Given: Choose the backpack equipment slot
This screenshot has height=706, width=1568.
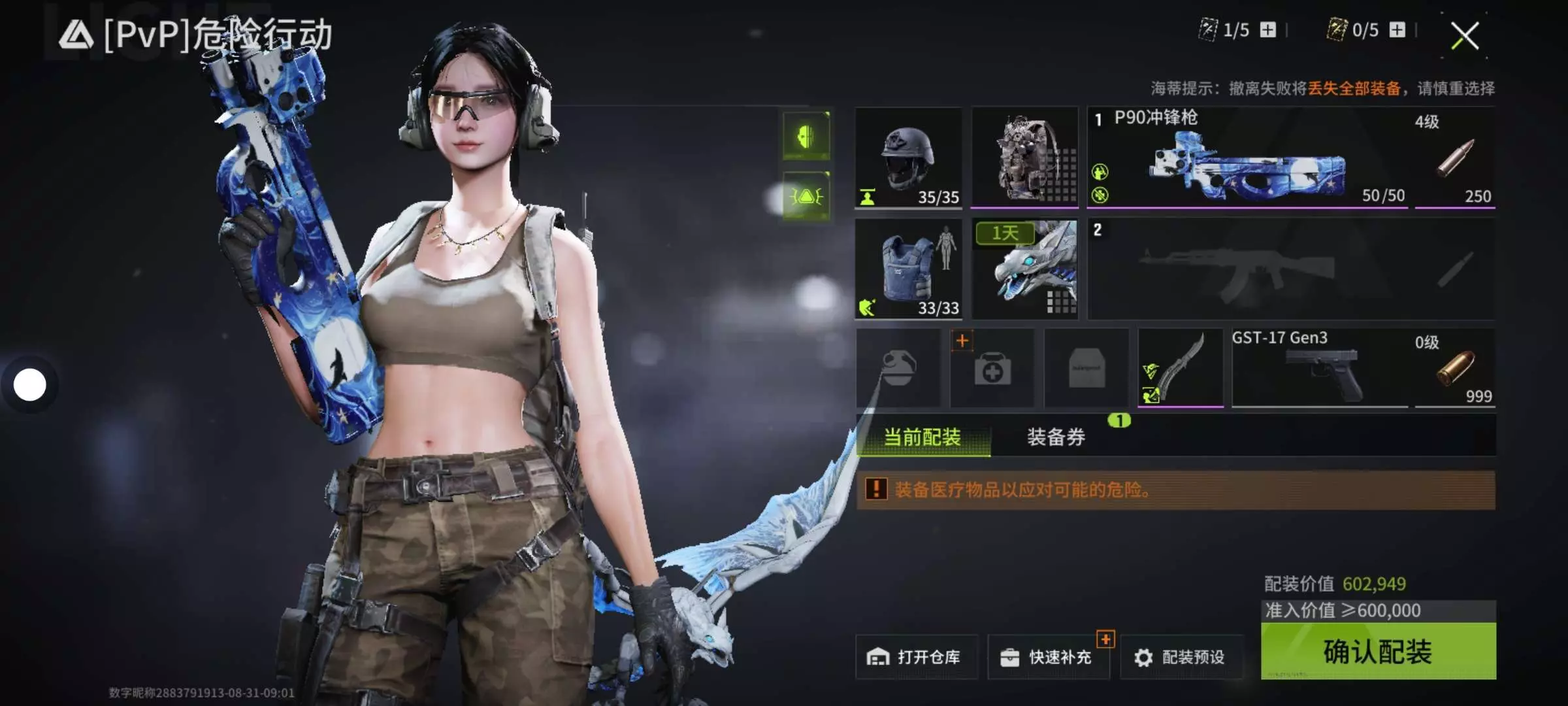Looking at the screenshot, I should pos(1024,158).
